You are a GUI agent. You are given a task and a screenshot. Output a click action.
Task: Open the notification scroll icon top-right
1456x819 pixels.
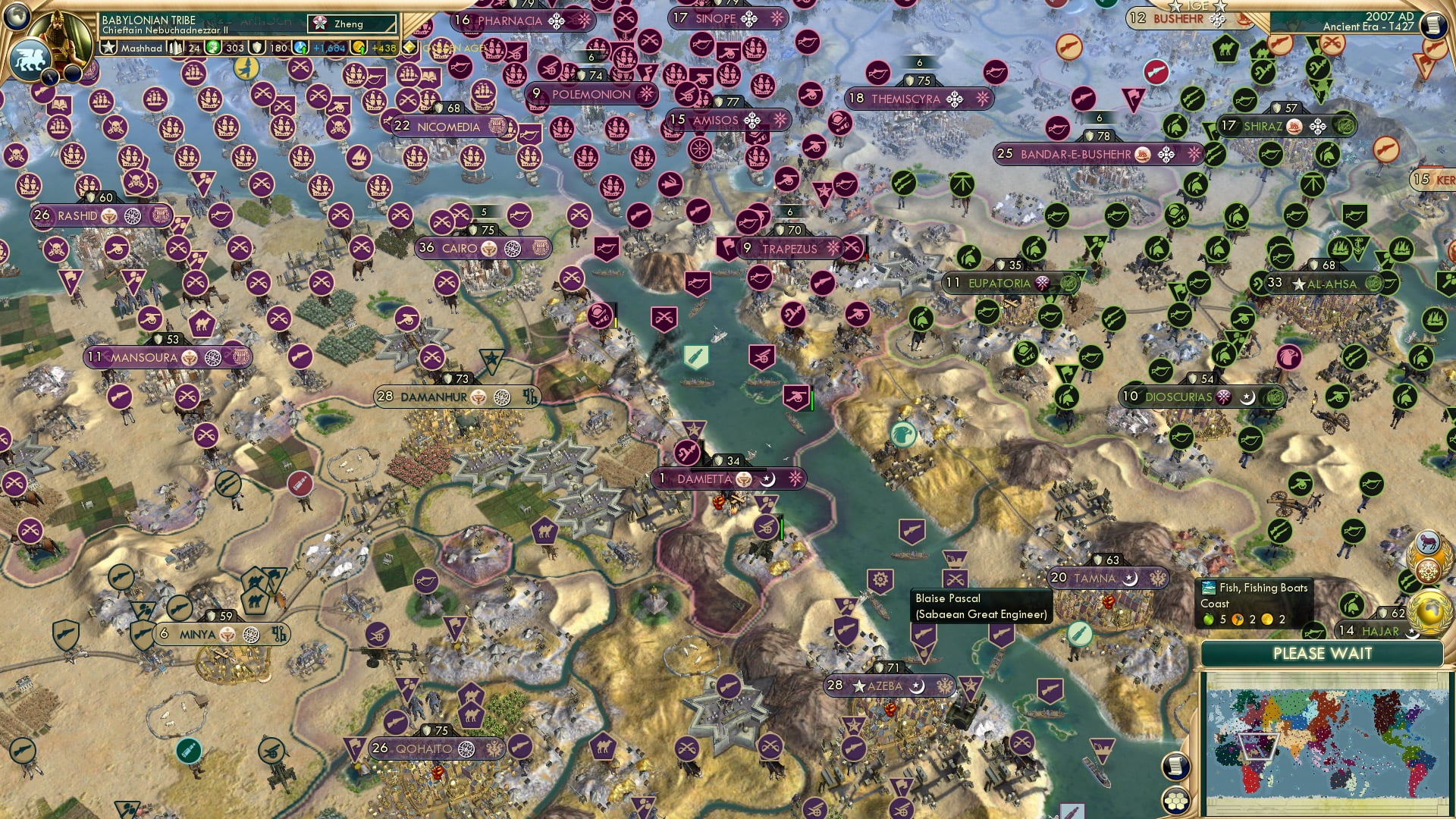click(x=1434, y=24)
